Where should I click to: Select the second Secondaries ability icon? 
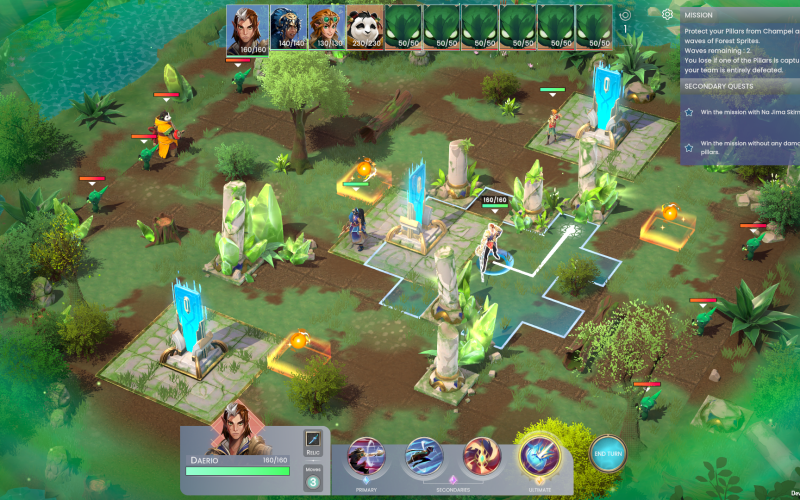tap(481, 457)
